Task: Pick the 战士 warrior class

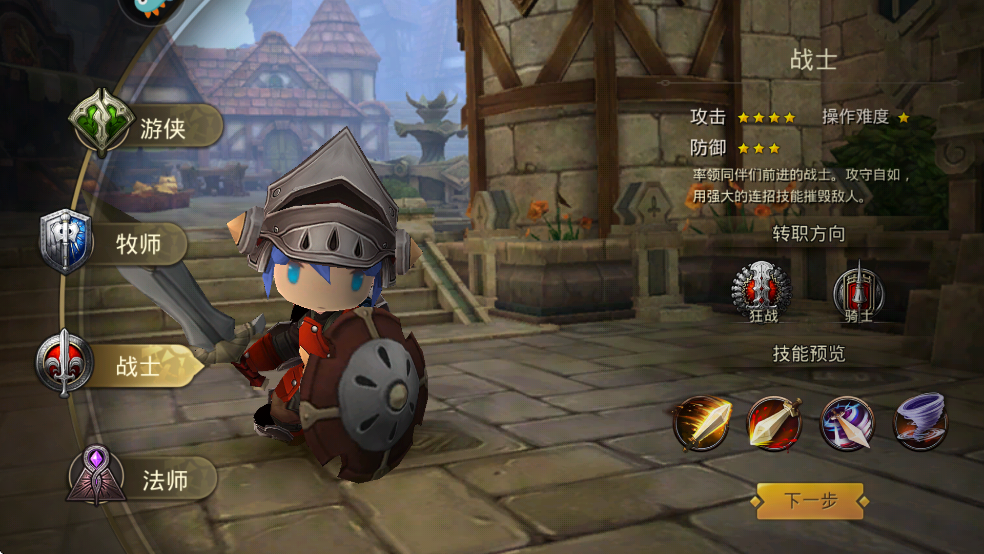Action: tap(120, 365)
